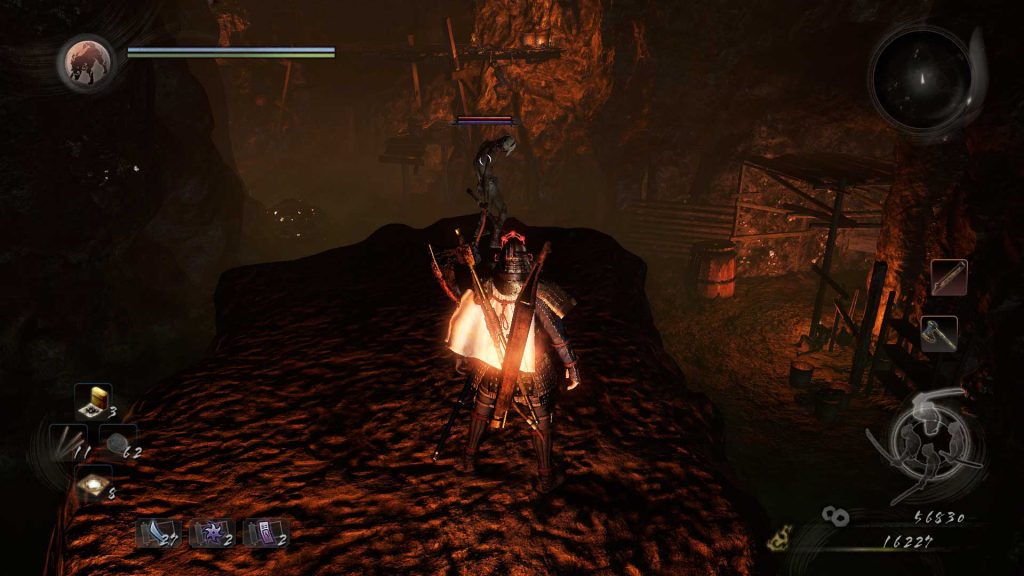The height and width of the screenshot is (576, 1024).
Task: Use the glowing square item with 8 uses
Action: (x=94, y=485)
